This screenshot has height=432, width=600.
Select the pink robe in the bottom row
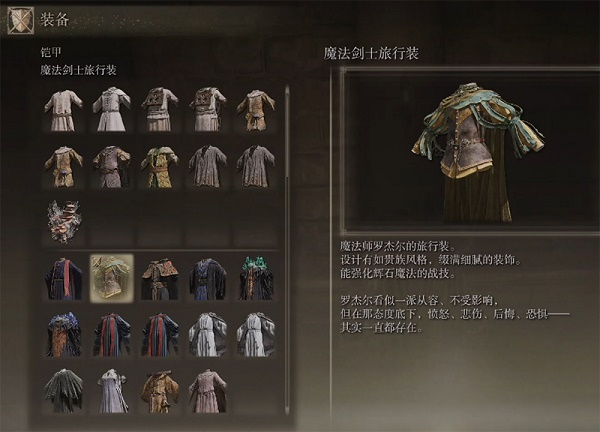pos(207,388)
